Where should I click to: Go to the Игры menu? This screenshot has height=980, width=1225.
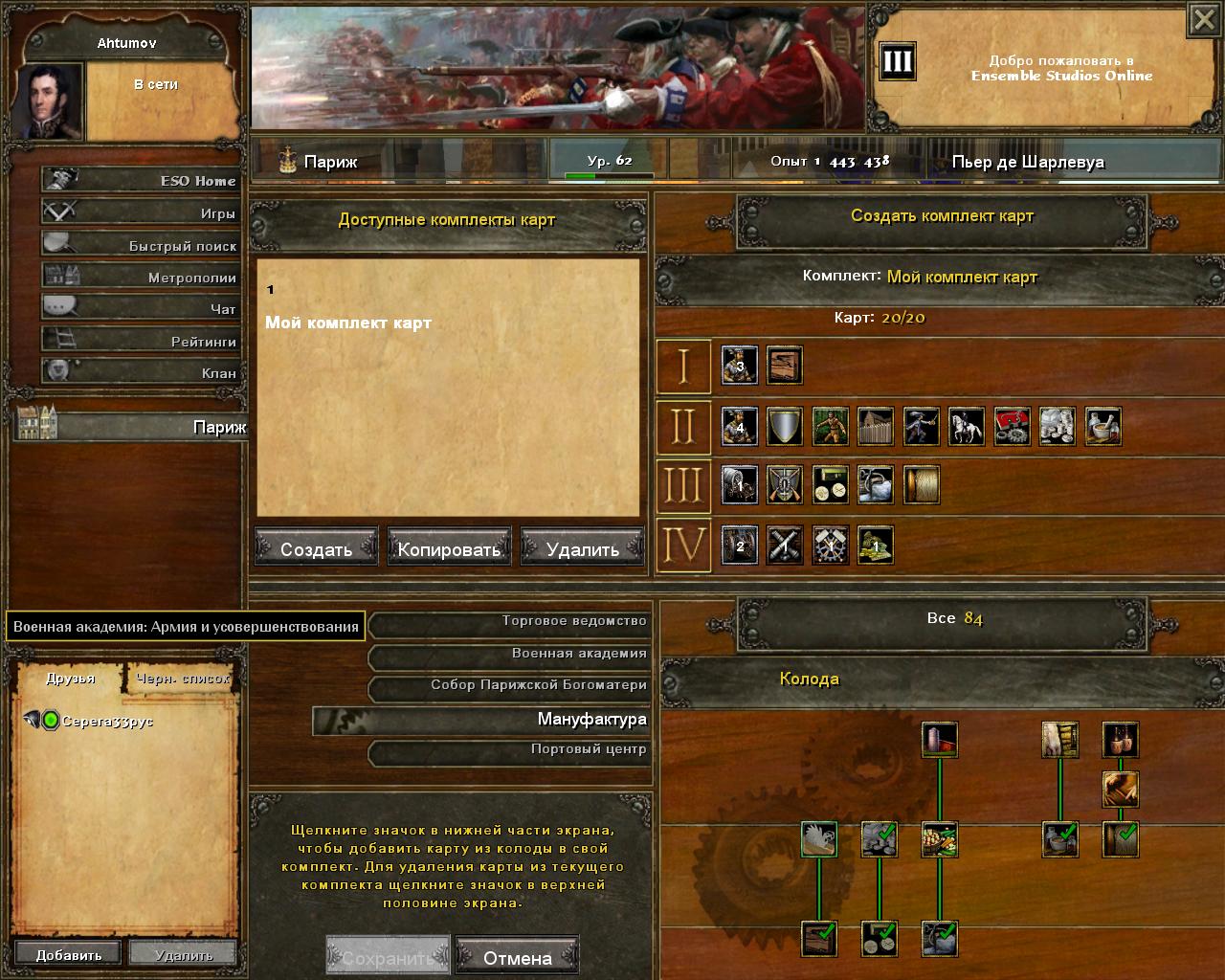pos(142,212)
